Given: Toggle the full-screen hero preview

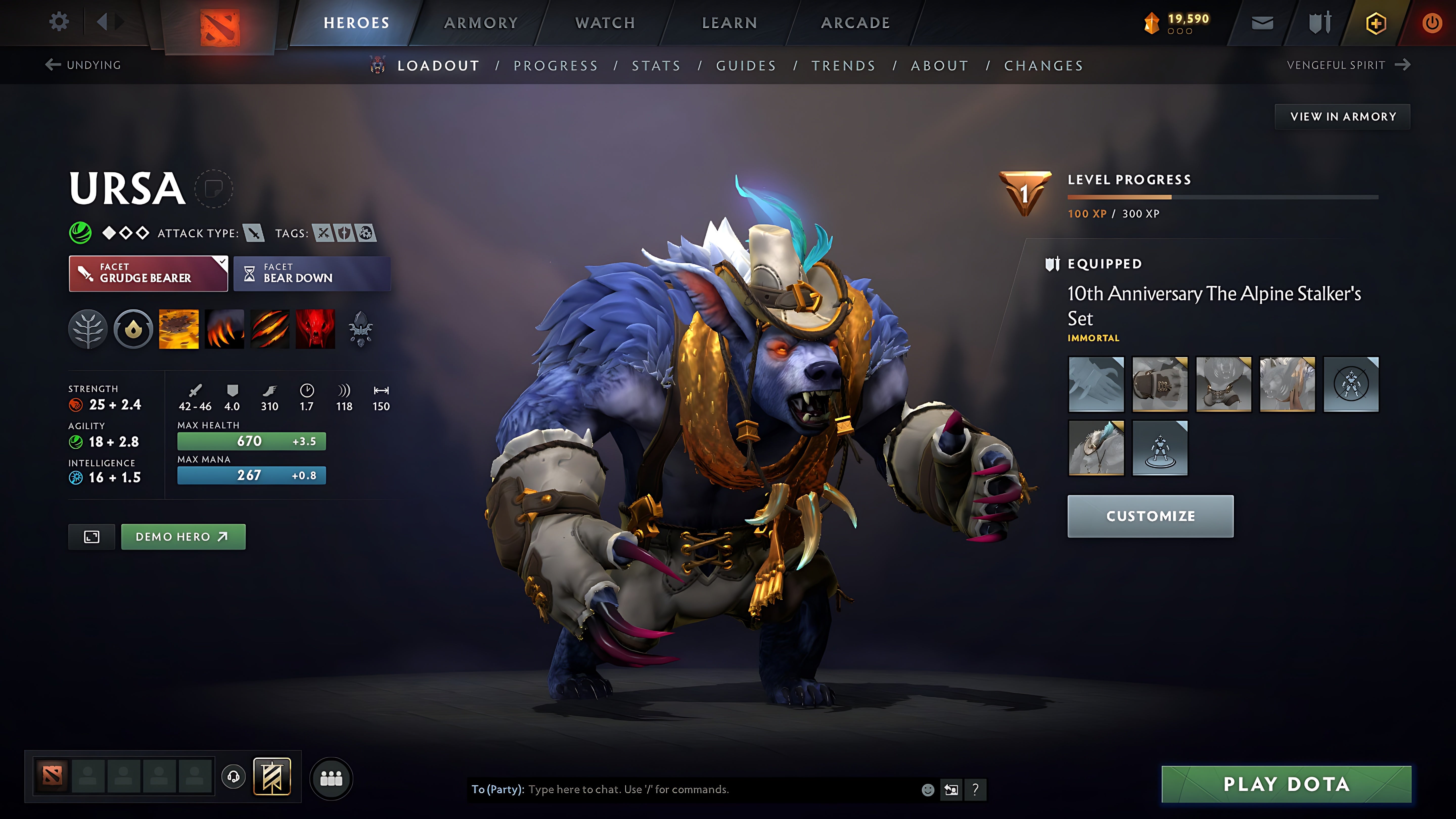Looking at the screenshot, I should 91,536.
